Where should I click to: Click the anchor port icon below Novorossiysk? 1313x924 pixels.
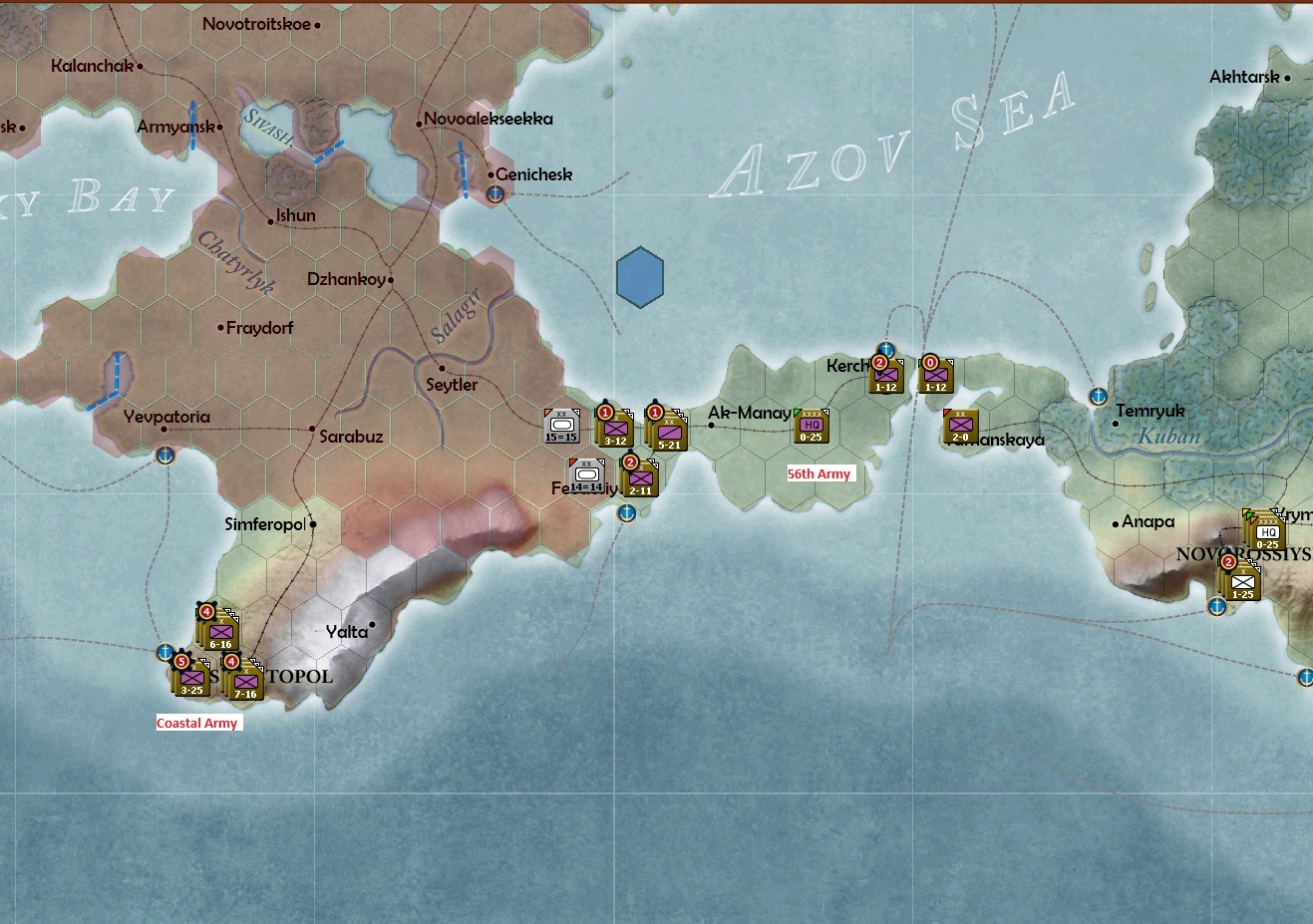1215,606
